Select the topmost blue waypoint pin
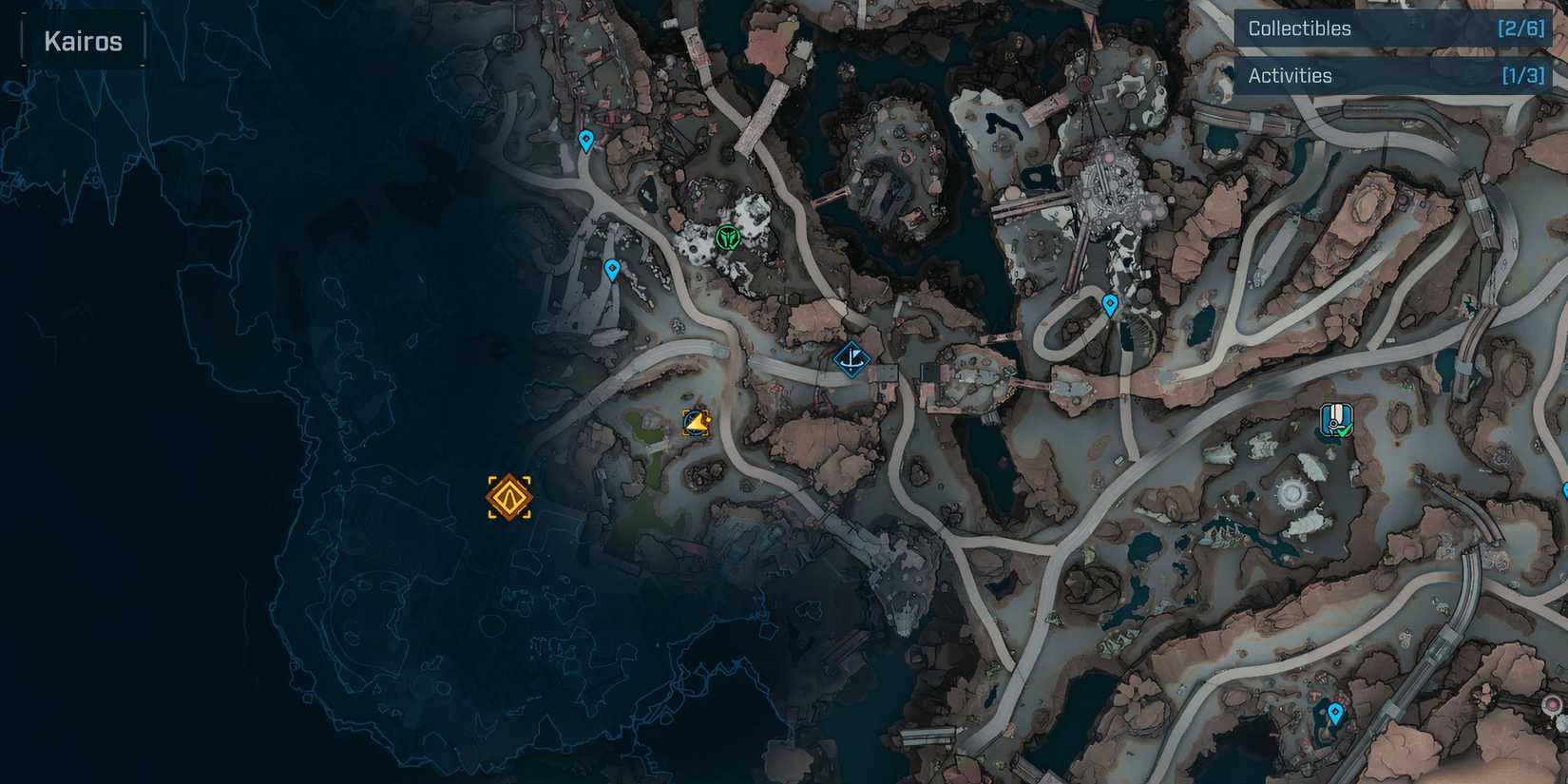Screen dimensions: 1568x784 [x=586, y=139]
